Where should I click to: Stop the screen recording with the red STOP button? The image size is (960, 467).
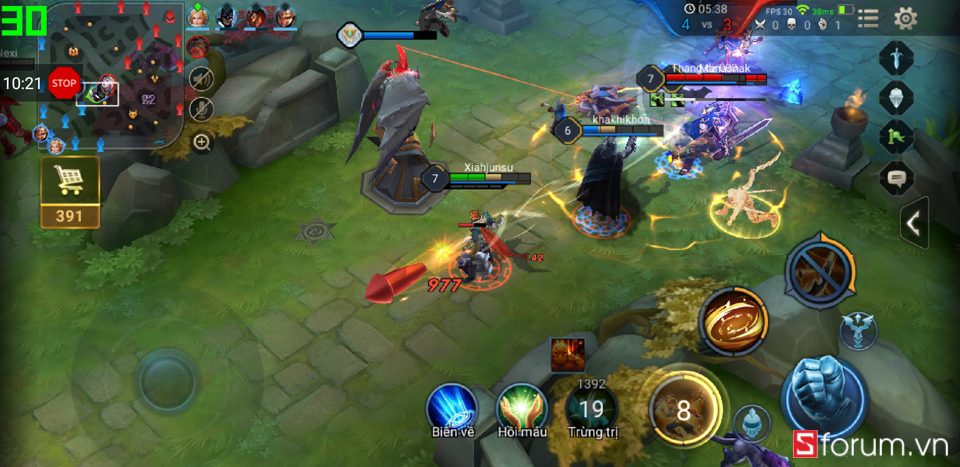click(64, 83)
